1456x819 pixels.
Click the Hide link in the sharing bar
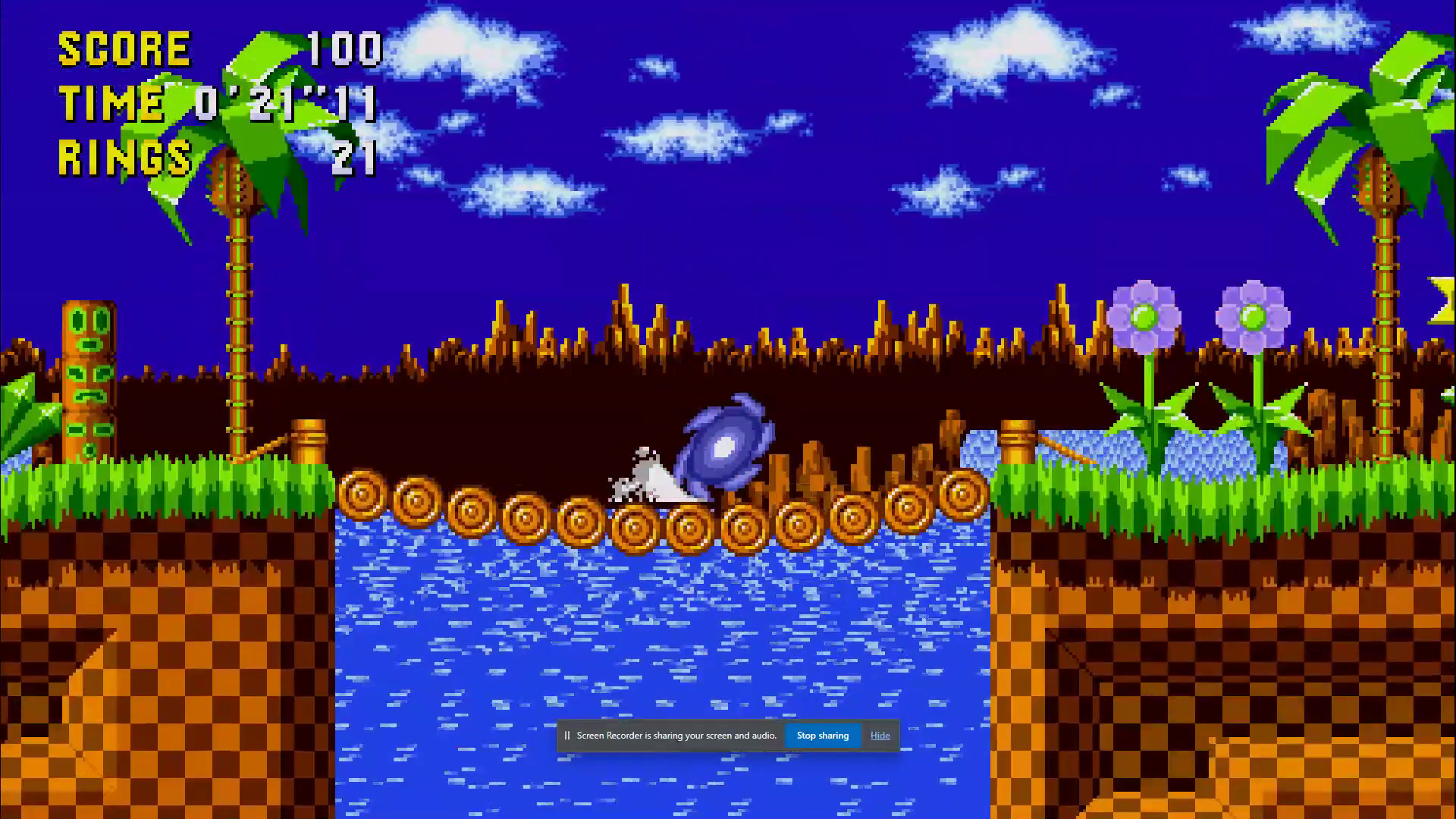pos(880,735)
